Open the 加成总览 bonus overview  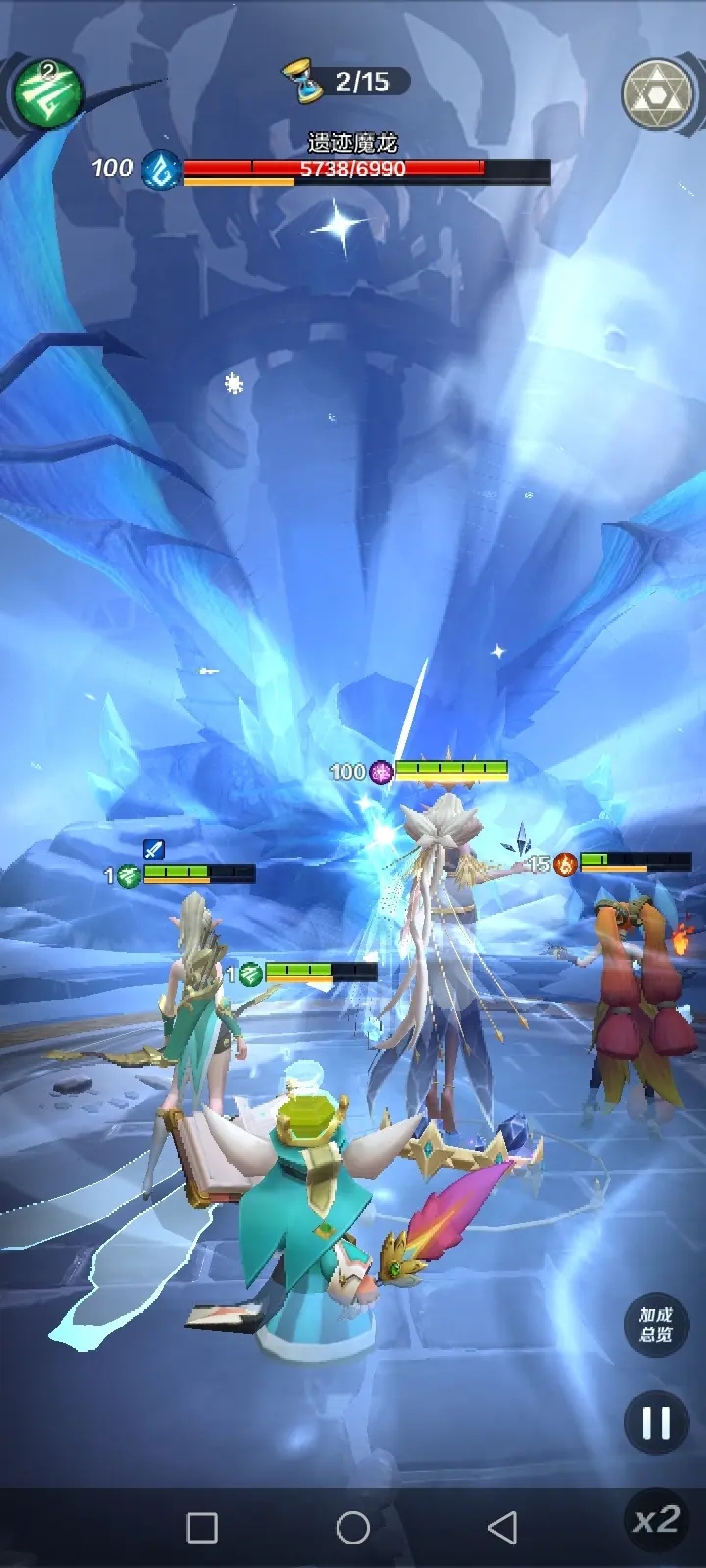[x=655, y=1324]
